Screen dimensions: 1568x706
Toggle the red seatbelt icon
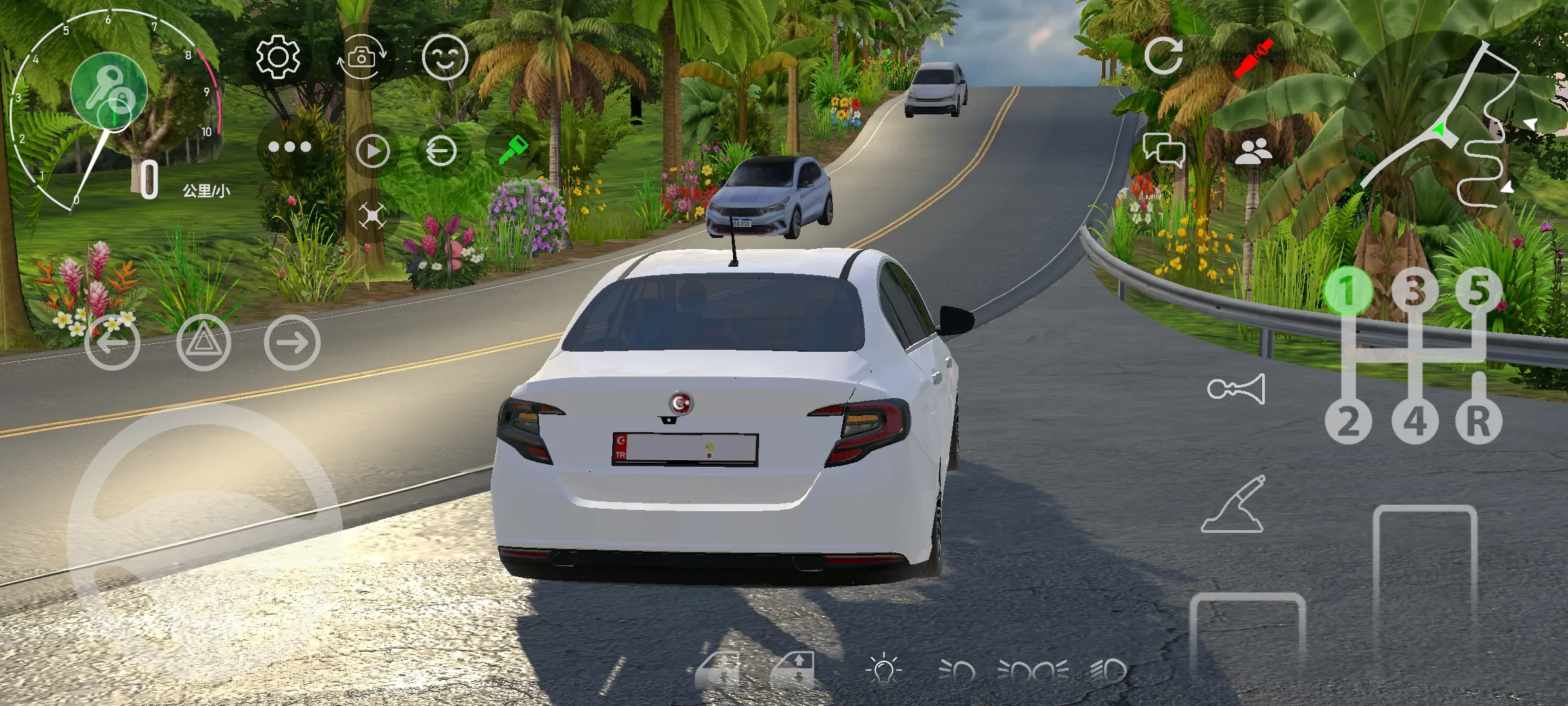pyautogui.click(x=1253, y=58)
